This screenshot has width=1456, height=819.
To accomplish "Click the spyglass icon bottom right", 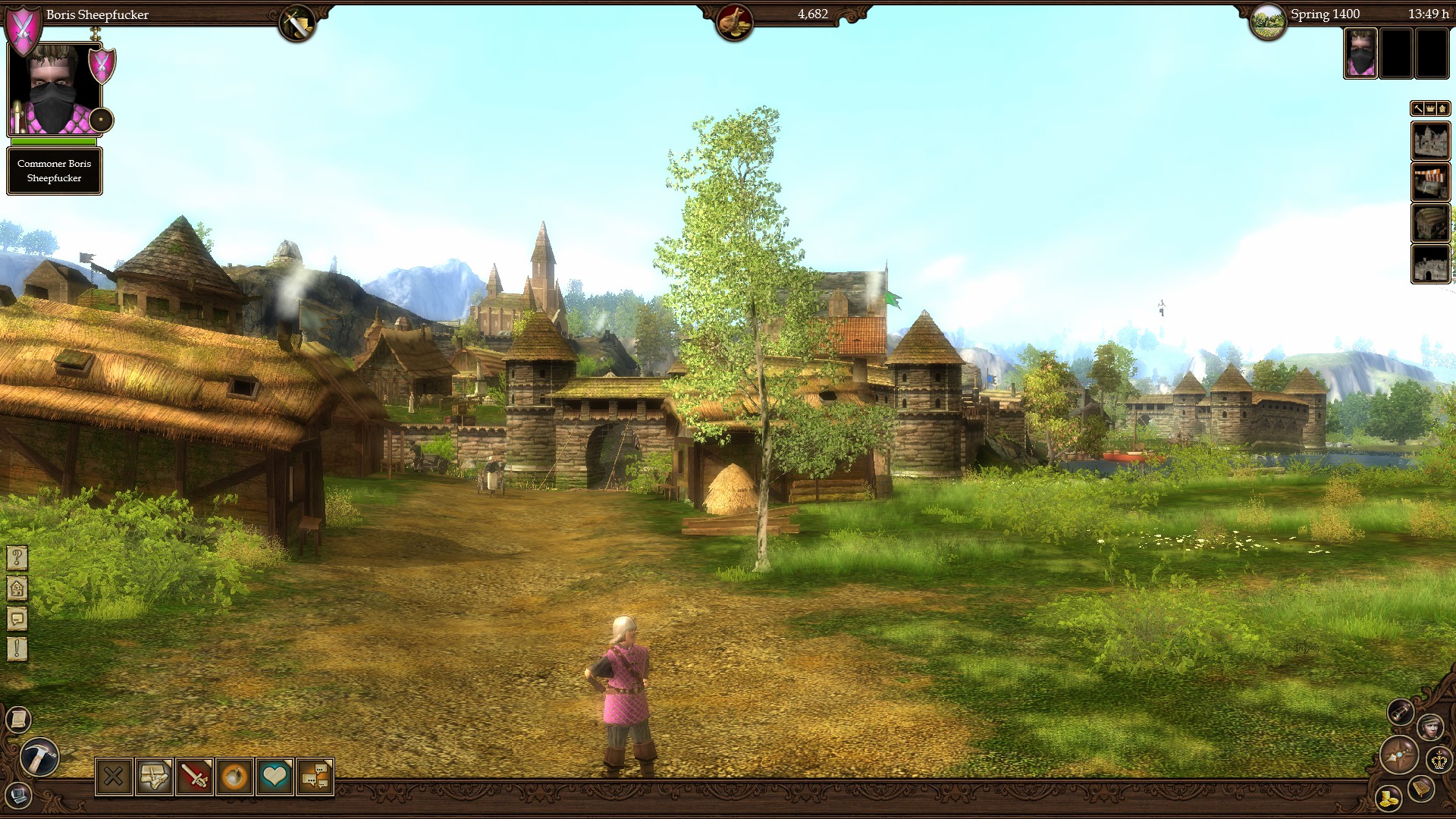I will (x=1401, y=713).
